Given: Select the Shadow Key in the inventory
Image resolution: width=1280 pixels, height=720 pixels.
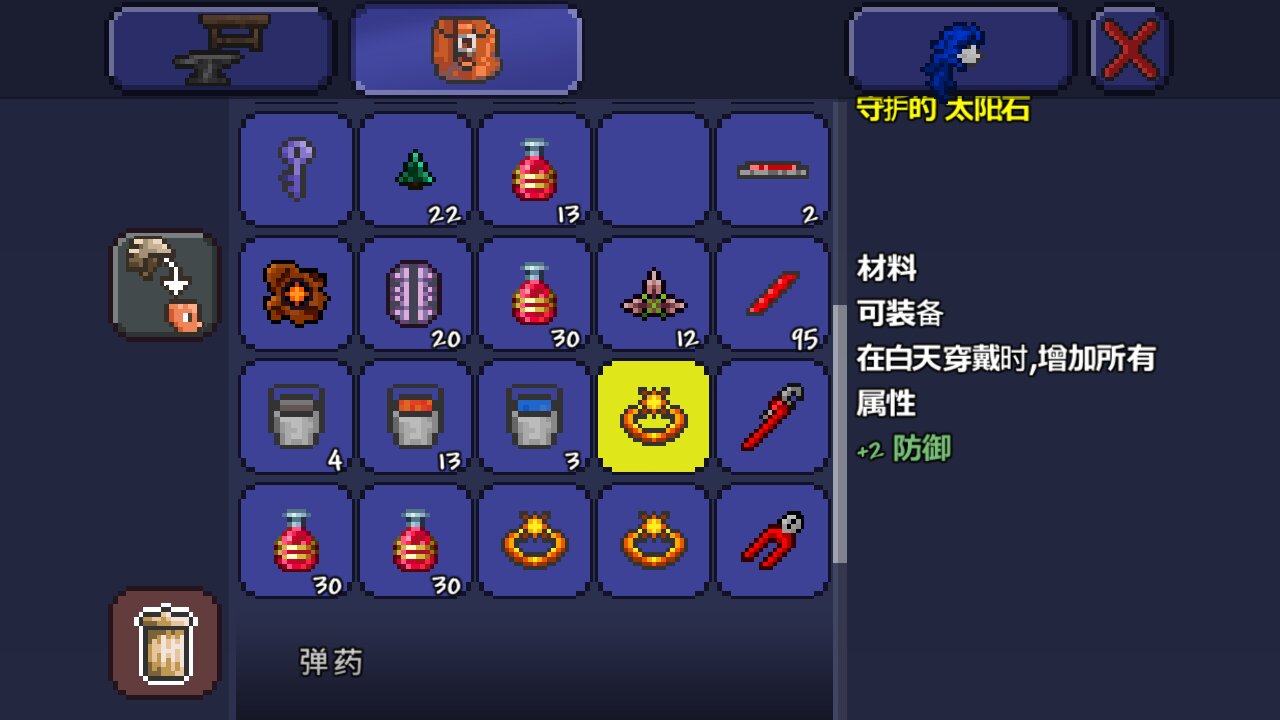Looking at the screenshot, I should (295, 169).
